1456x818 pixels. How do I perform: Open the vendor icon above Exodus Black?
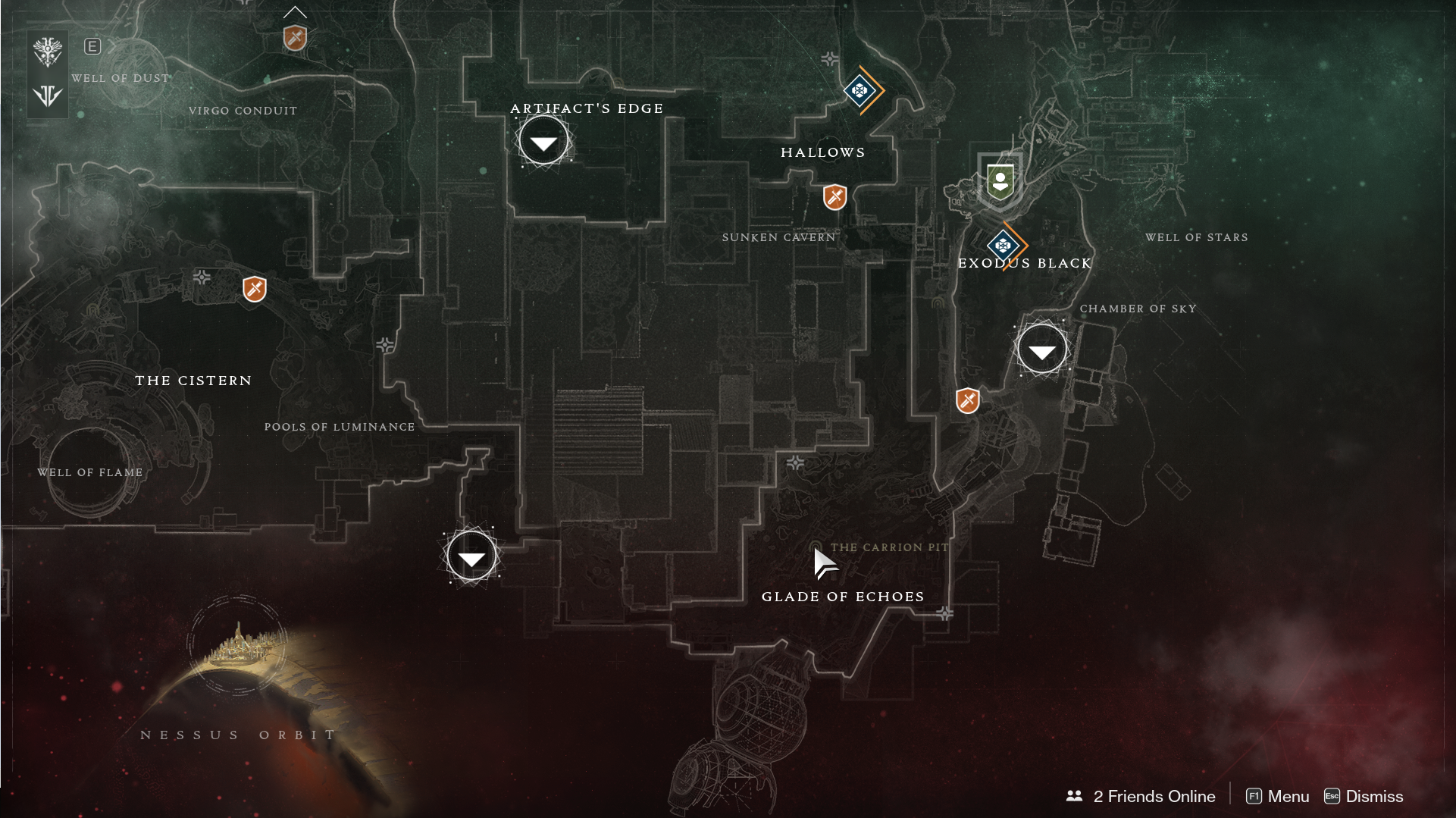click(x=1000, y=182)
